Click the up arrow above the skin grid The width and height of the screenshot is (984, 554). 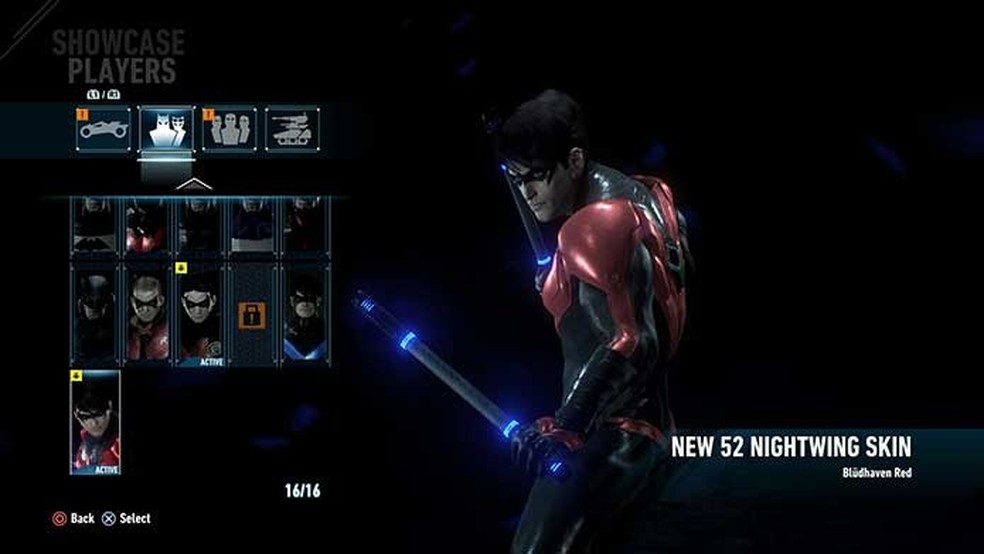pos(194,184)
